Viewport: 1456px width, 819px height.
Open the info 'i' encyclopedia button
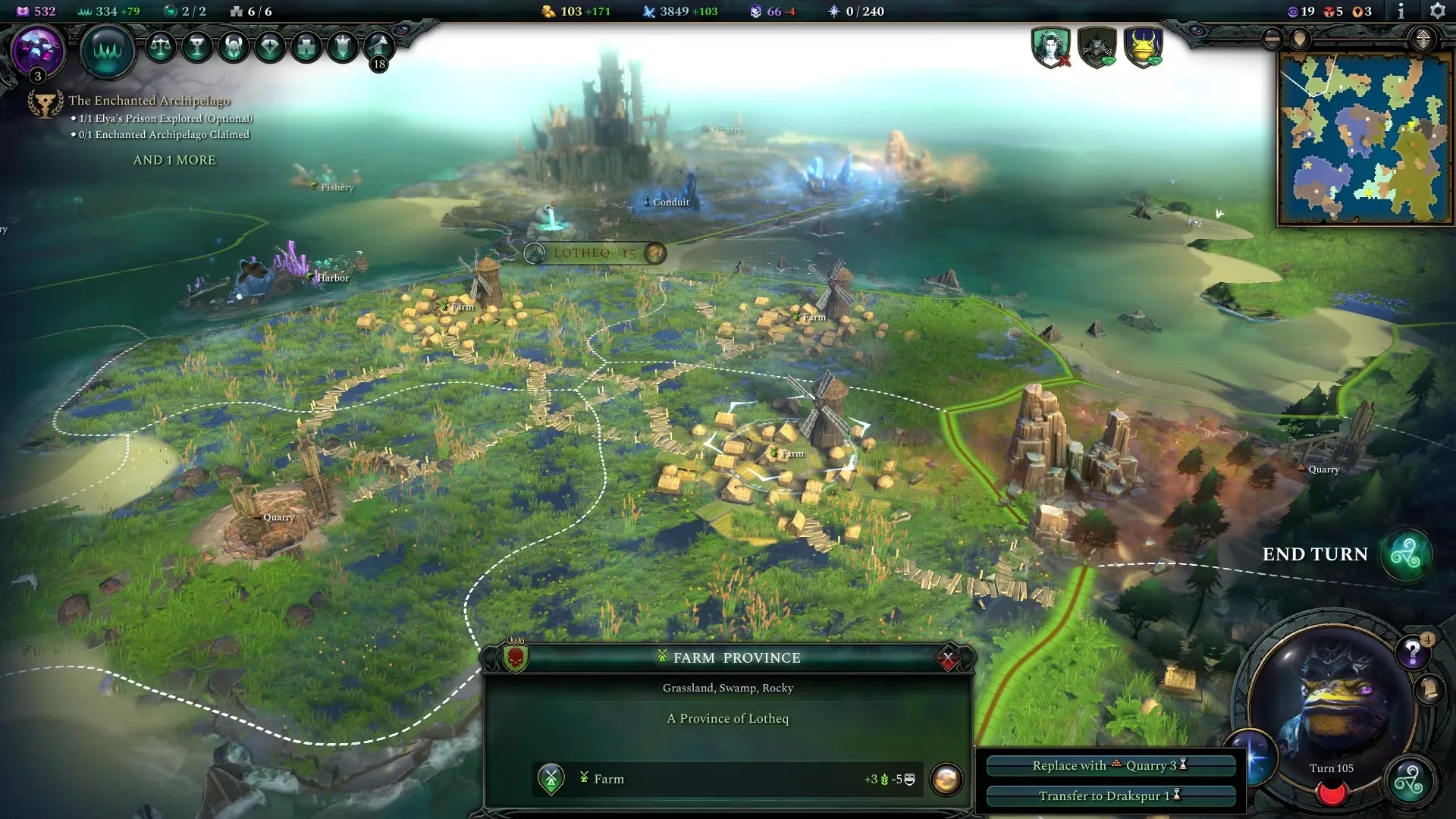point(1401,11)
